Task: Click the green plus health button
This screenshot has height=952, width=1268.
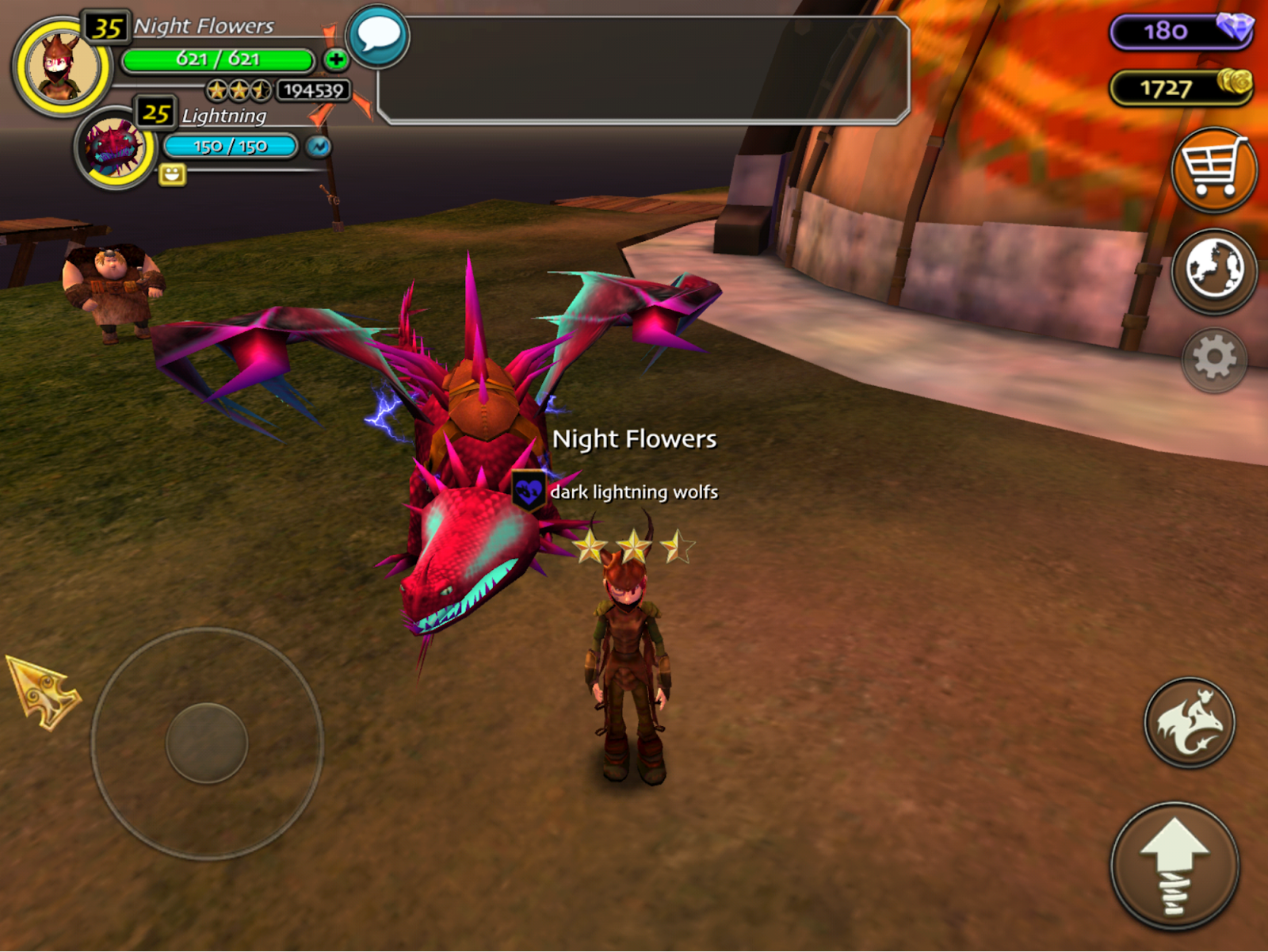Action: pyautogui.click(x=336, y=59)
